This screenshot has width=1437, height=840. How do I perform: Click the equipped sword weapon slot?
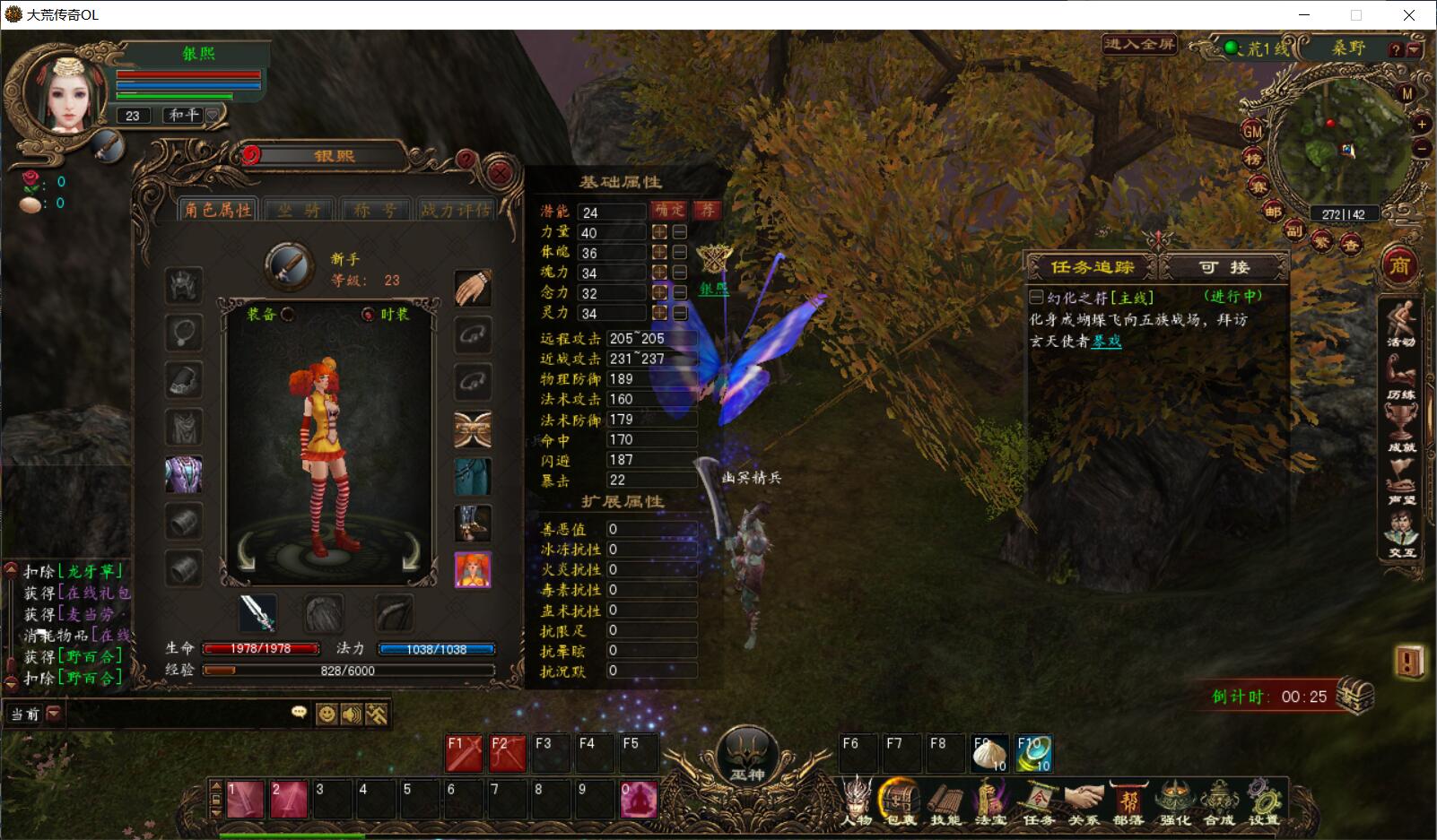pyautogui.click(x=257, y=613)
